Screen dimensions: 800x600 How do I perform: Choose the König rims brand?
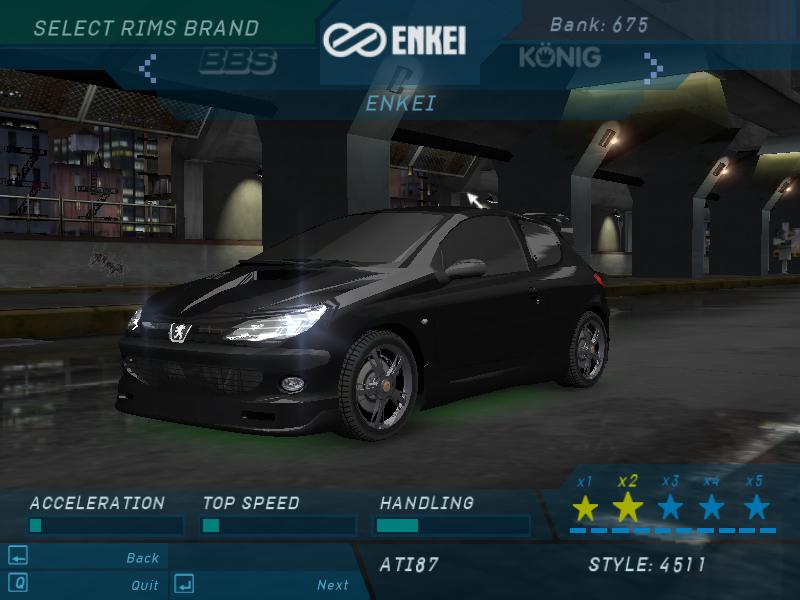[x=560, y=57]
